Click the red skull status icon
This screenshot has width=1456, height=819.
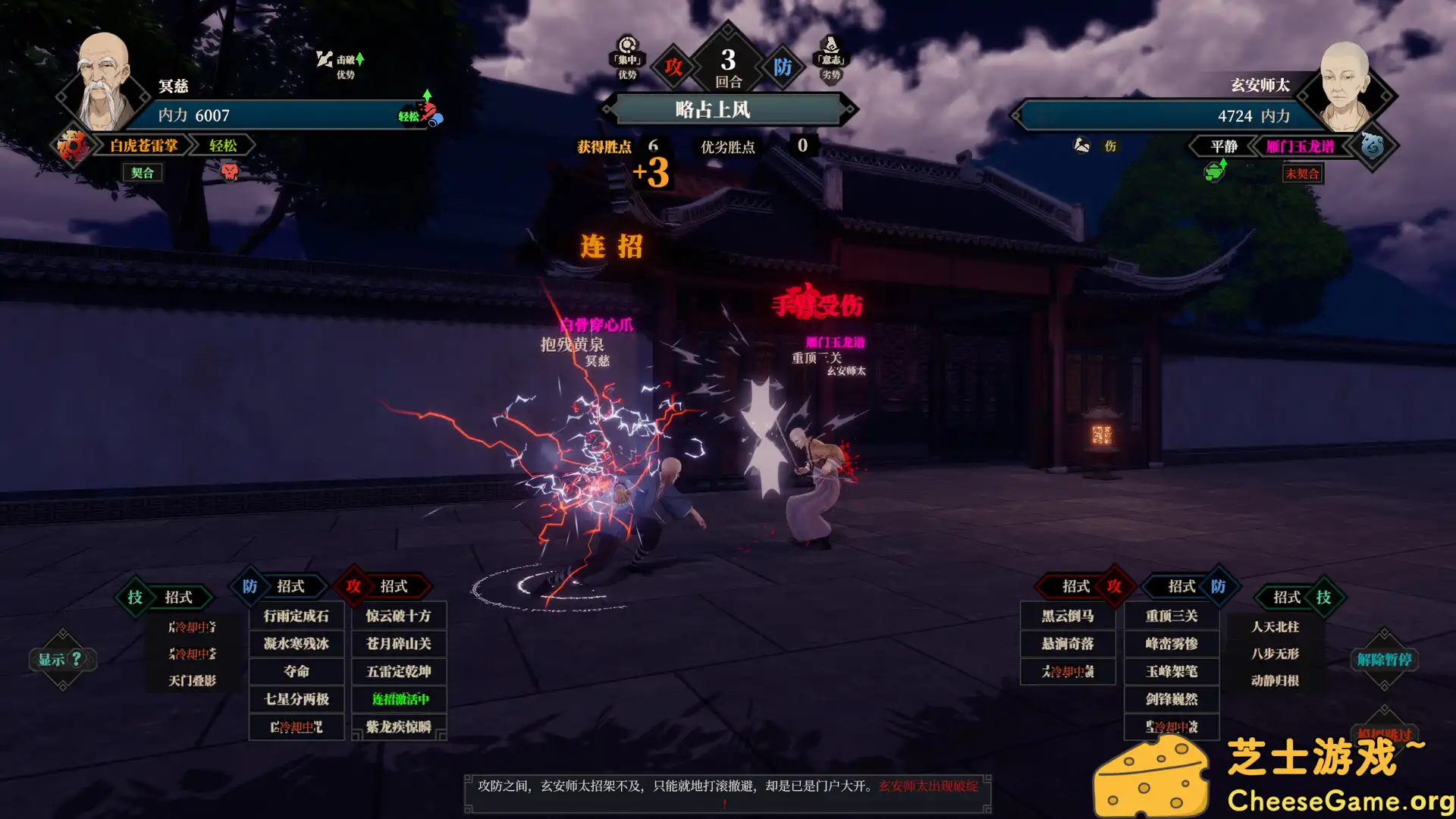pyautogui.click(x=229, y=172)
